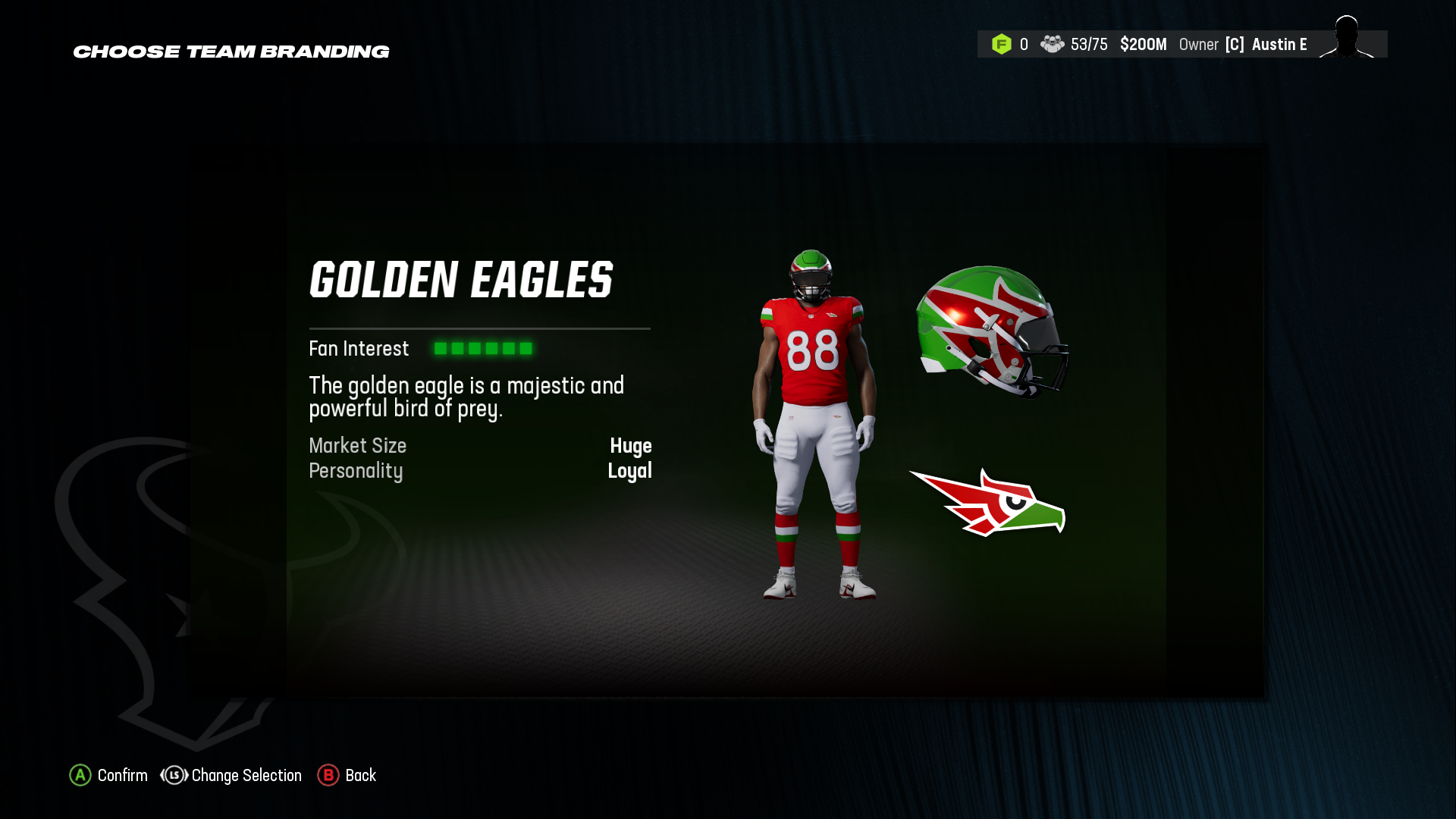The height and width of the screenshot is (819, 1456).
Task: Select the fan count group icon
Action: click(1053, 44)
